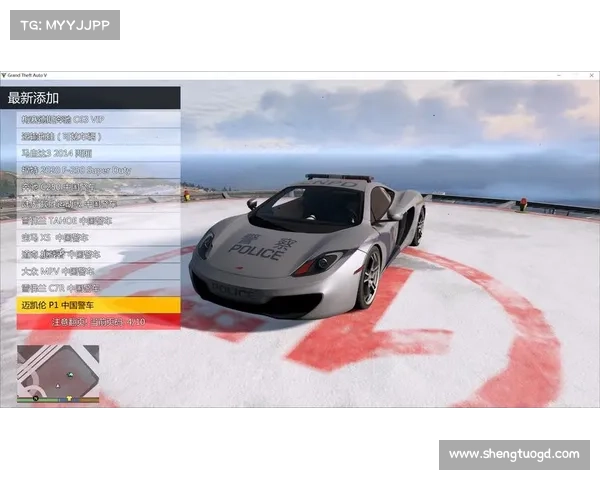Choose the 马自达3 2014 entry
Image resolution: width=600 pixels, height=480 pixels.
pyautogui.click(x=98, y=153)
